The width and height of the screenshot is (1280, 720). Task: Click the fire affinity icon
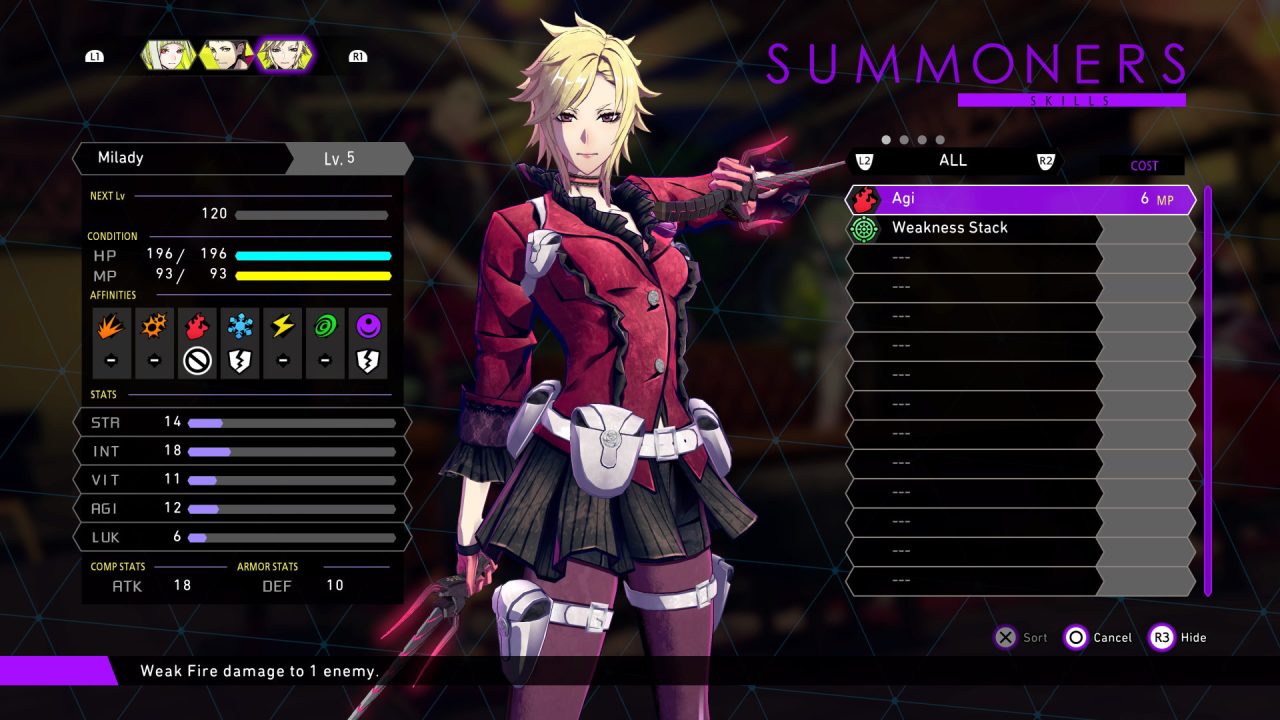point(197,326)
